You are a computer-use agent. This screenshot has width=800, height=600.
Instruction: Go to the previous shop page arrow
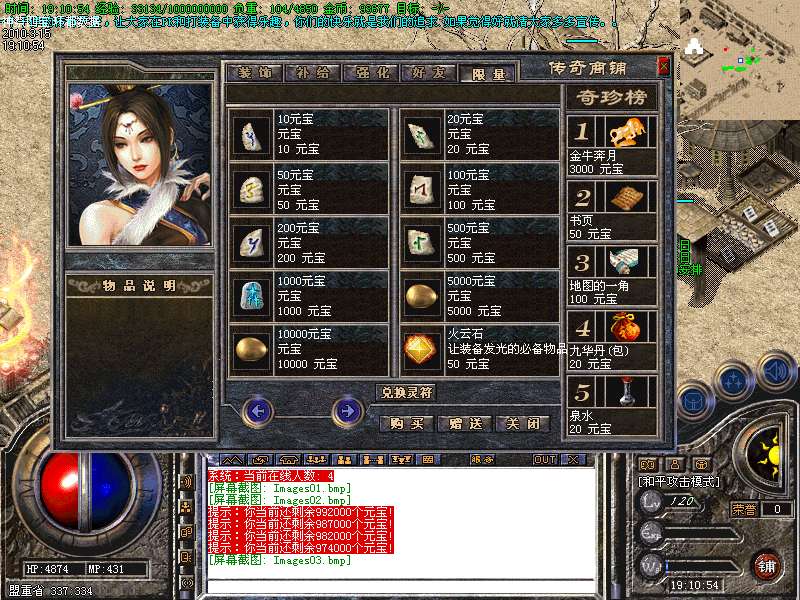click(258, 409)
